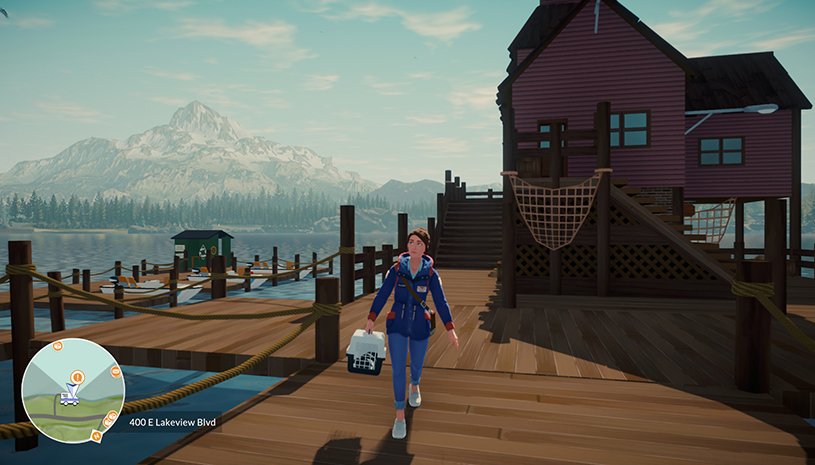Screen dimensions: 815x465
Task: Select the orange marker at minimap's top edge
Action: [58, 346]
